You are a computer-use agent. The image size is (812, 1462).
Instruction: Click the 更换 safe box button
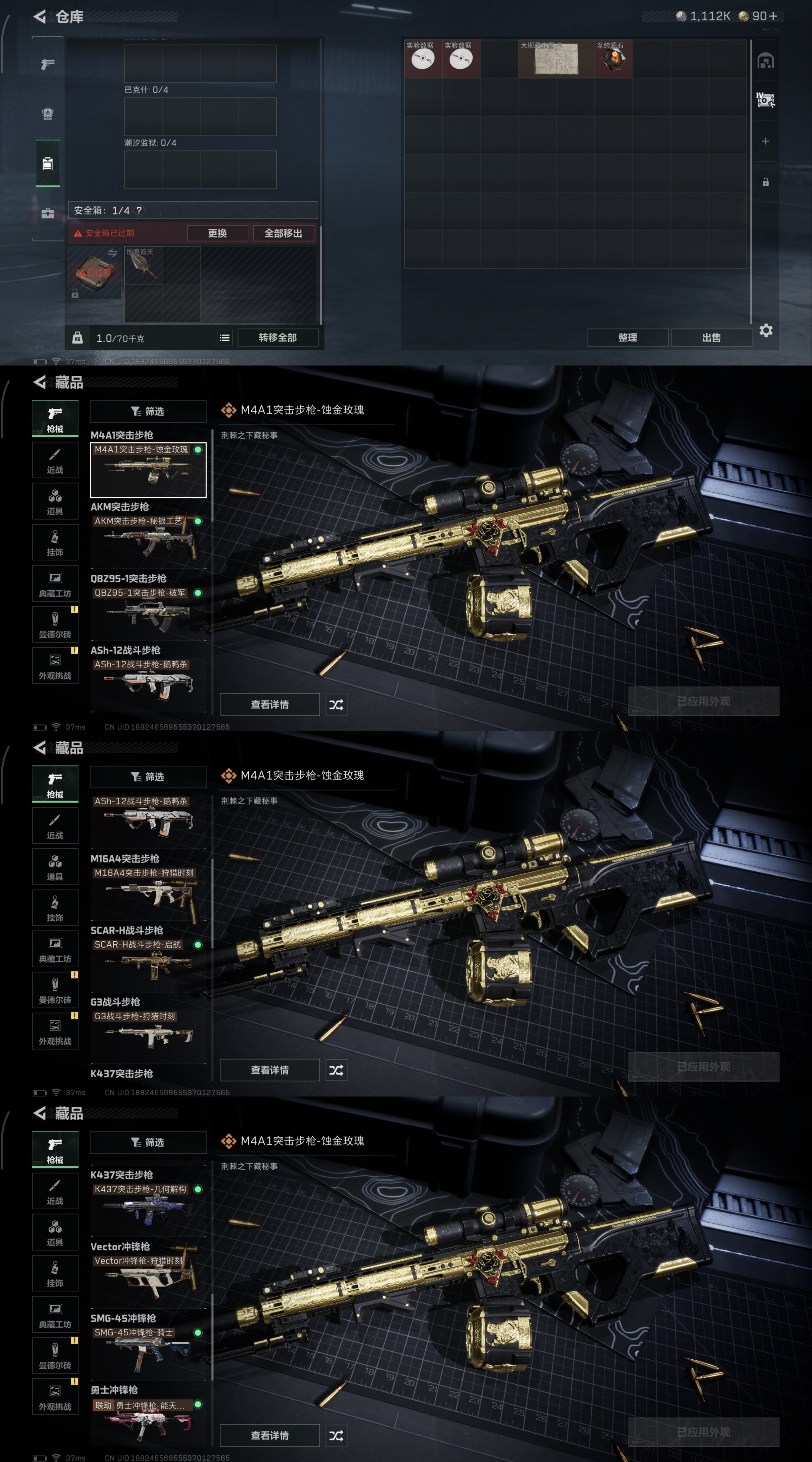pos(217,233)
